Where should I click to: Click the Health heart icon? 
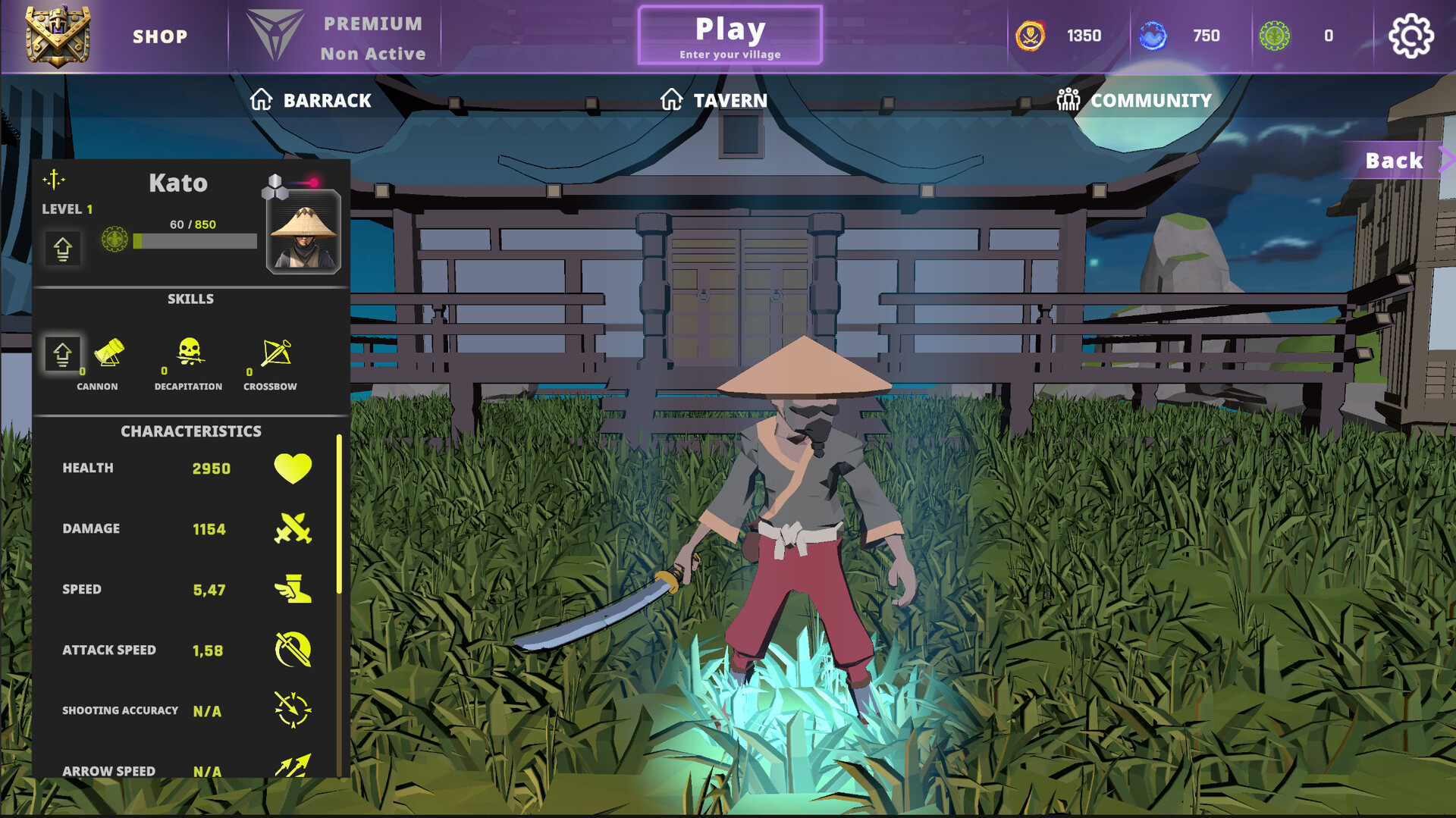tap(293, 469)
